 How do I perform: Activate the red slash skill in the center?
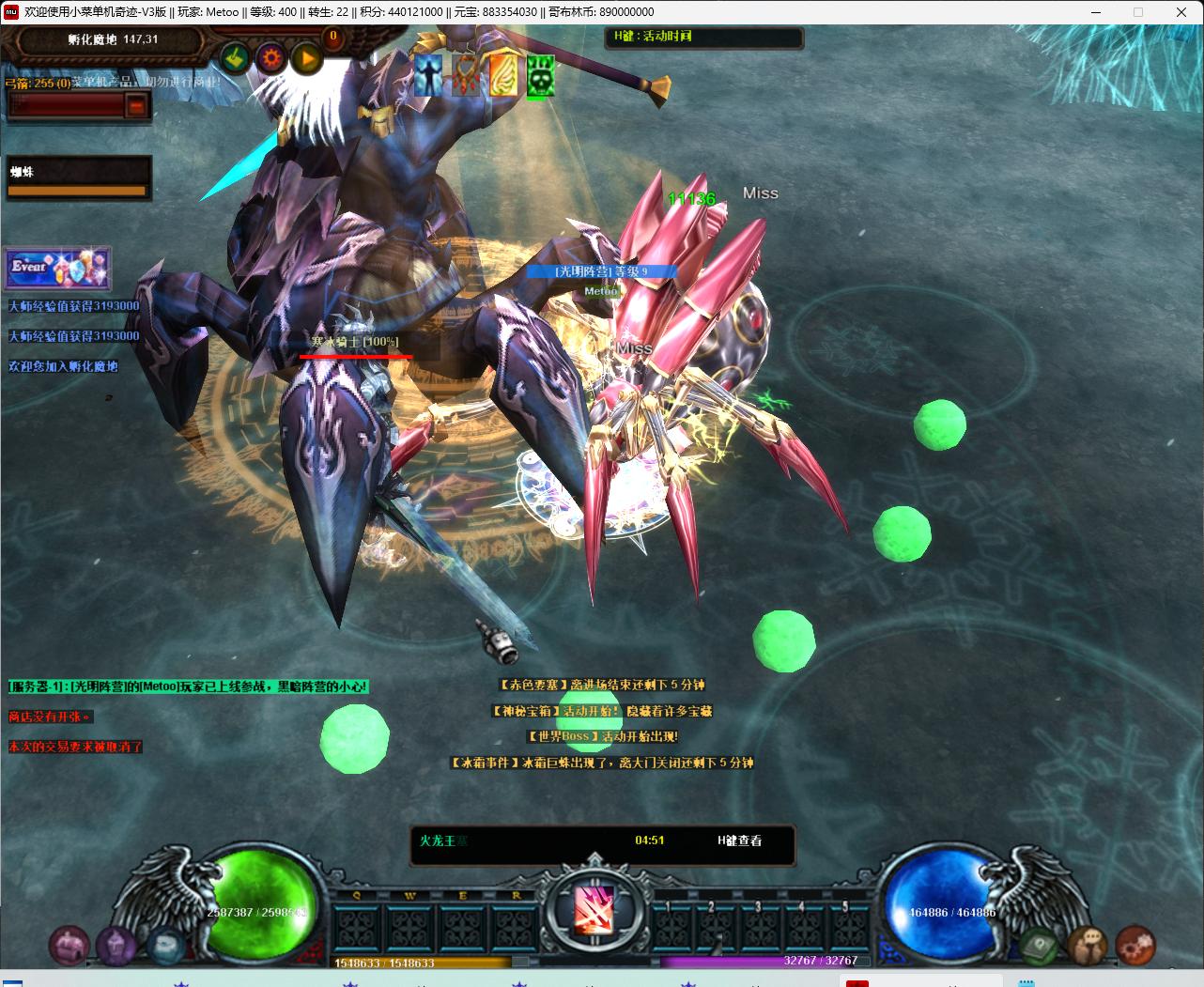click(594, 909)
